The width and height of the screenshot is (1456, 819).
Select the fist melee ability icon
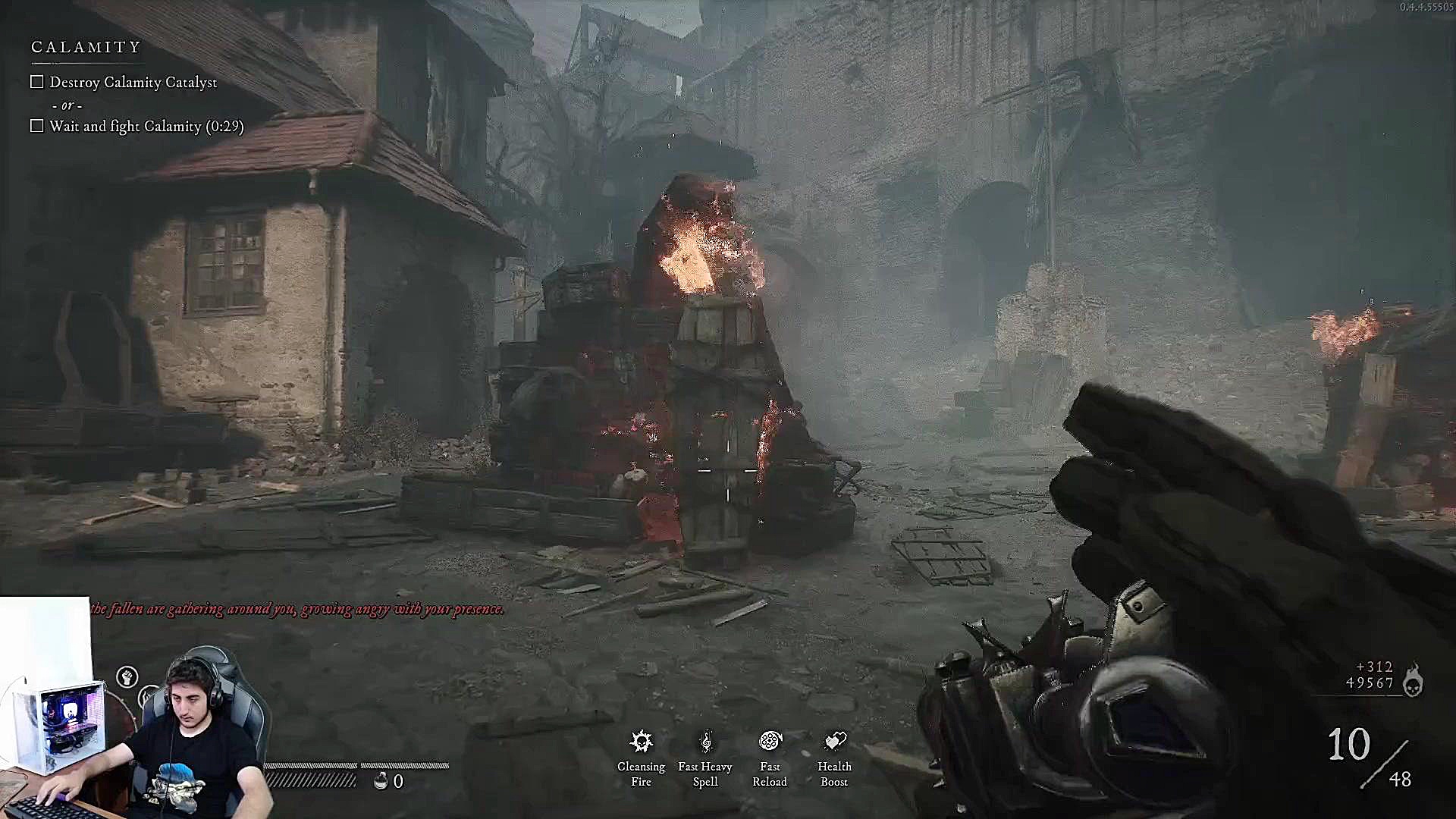127,676
